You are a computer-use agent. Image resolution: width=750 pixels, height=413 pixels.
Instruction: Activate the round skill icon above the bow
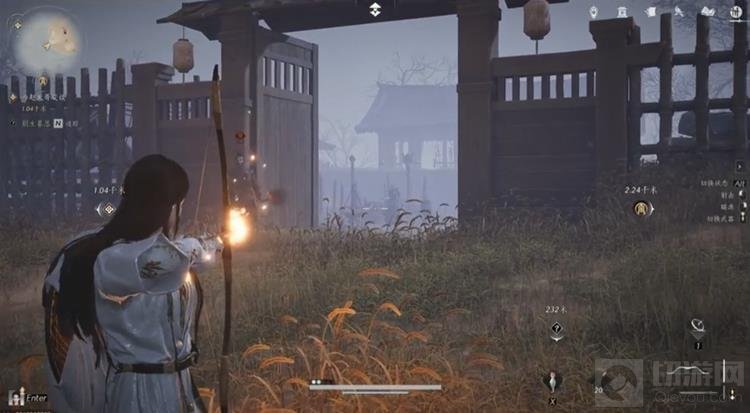(x=698, y=326)
